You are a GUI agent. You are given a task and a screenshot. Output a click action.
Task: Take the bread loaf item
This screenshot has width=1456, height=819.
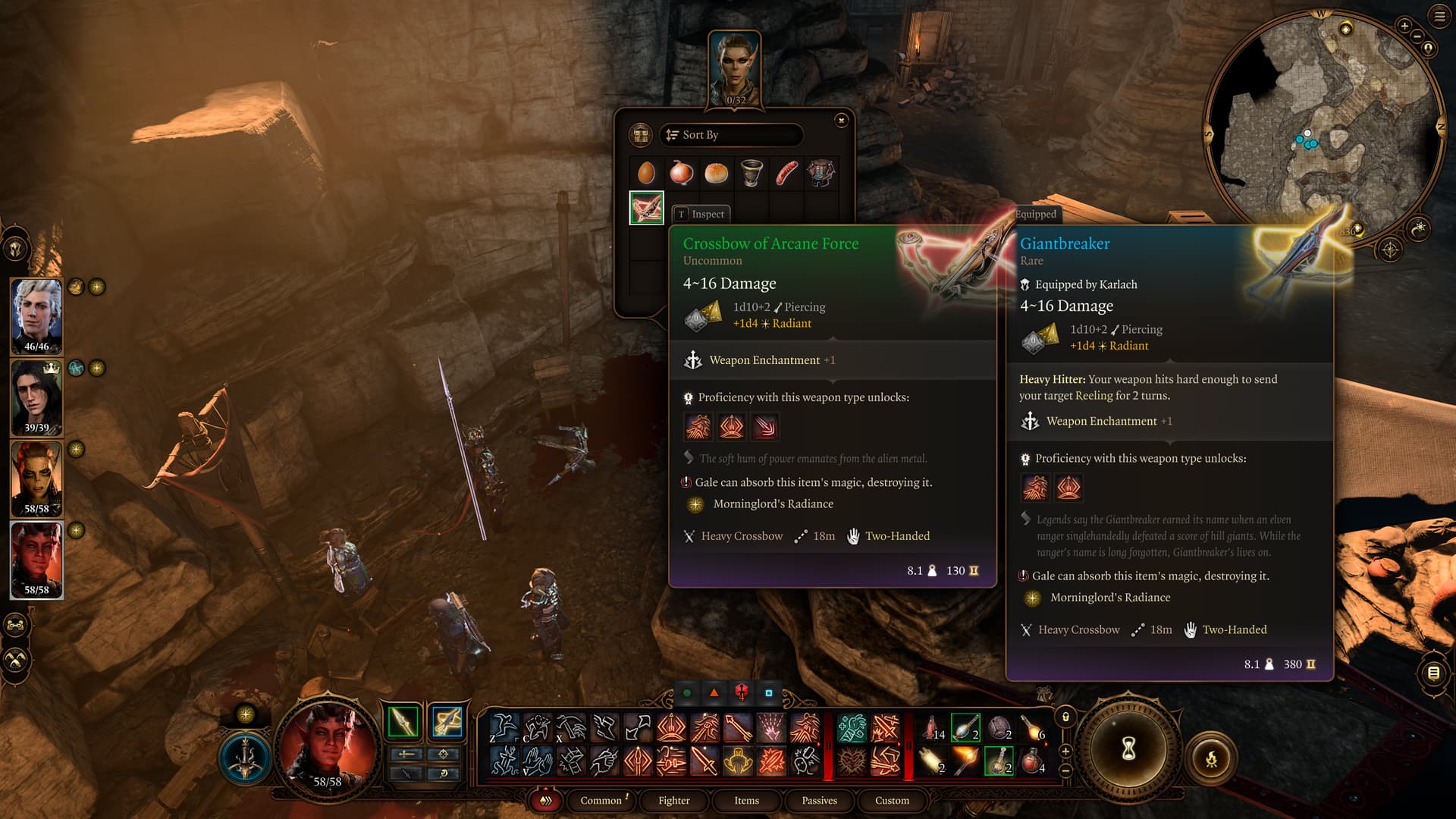pyautogui.click(x=716, y=173)
